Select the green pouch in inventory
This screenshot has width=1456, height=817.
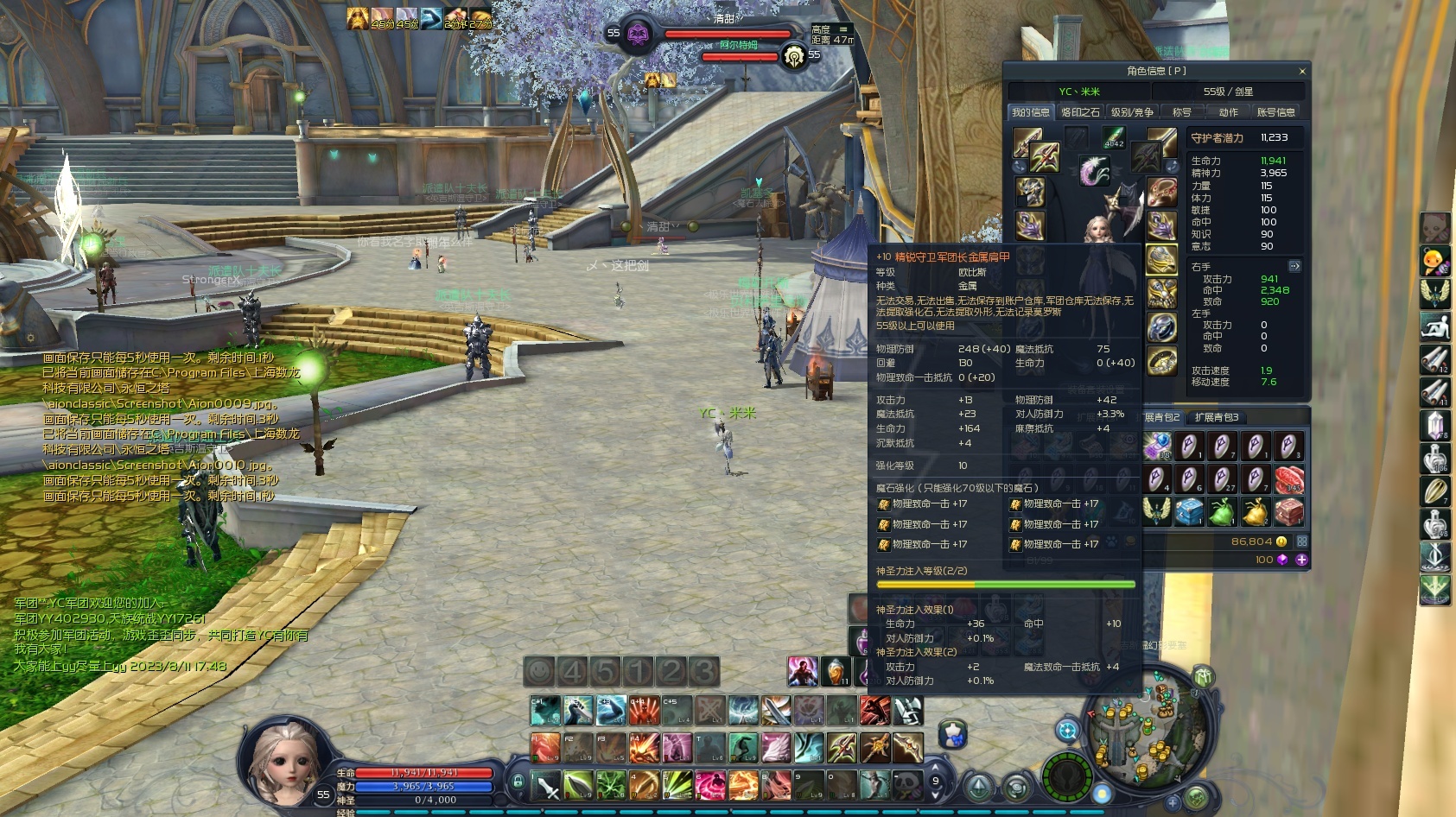click(x=1221, y=512)
